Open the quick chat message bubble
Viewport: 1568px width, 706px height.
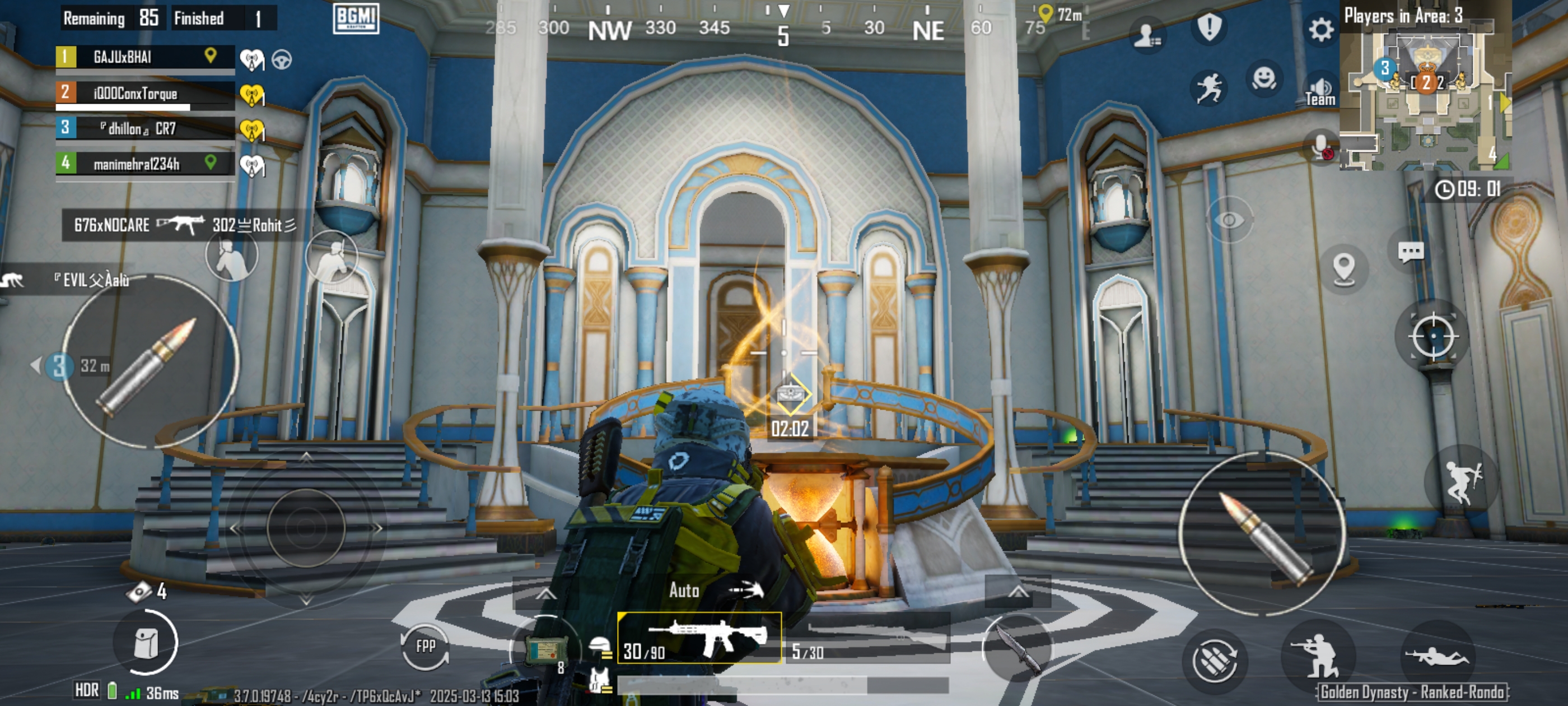(1410, 251)
